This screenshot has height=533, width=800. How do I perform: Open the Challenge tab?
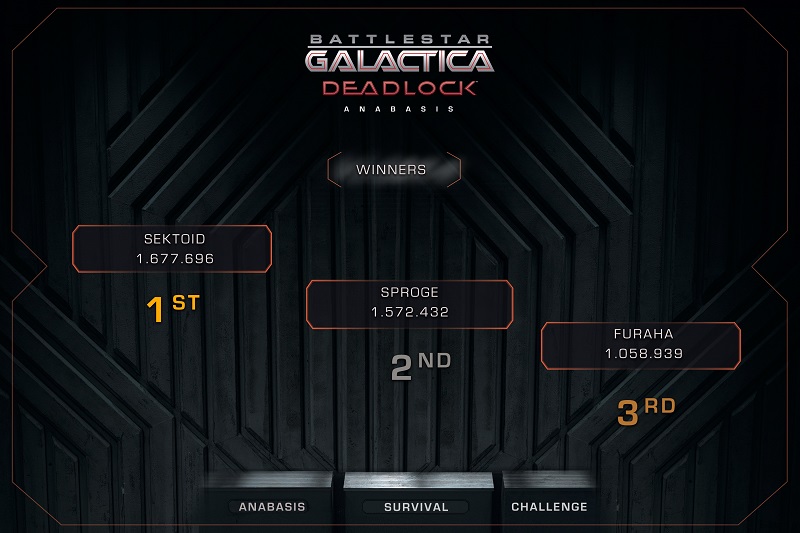tap(549, 506)
